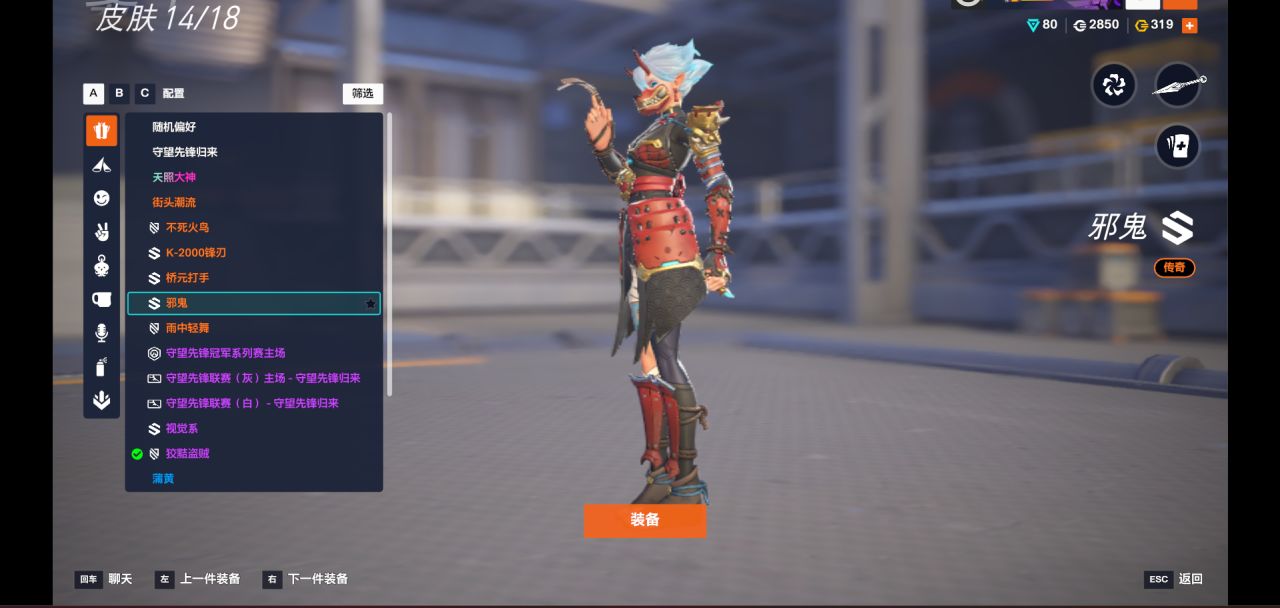This screenshot has width=1280, height=608.
Task: Switch to loadout tab B
Action: [x=119, y=93]
